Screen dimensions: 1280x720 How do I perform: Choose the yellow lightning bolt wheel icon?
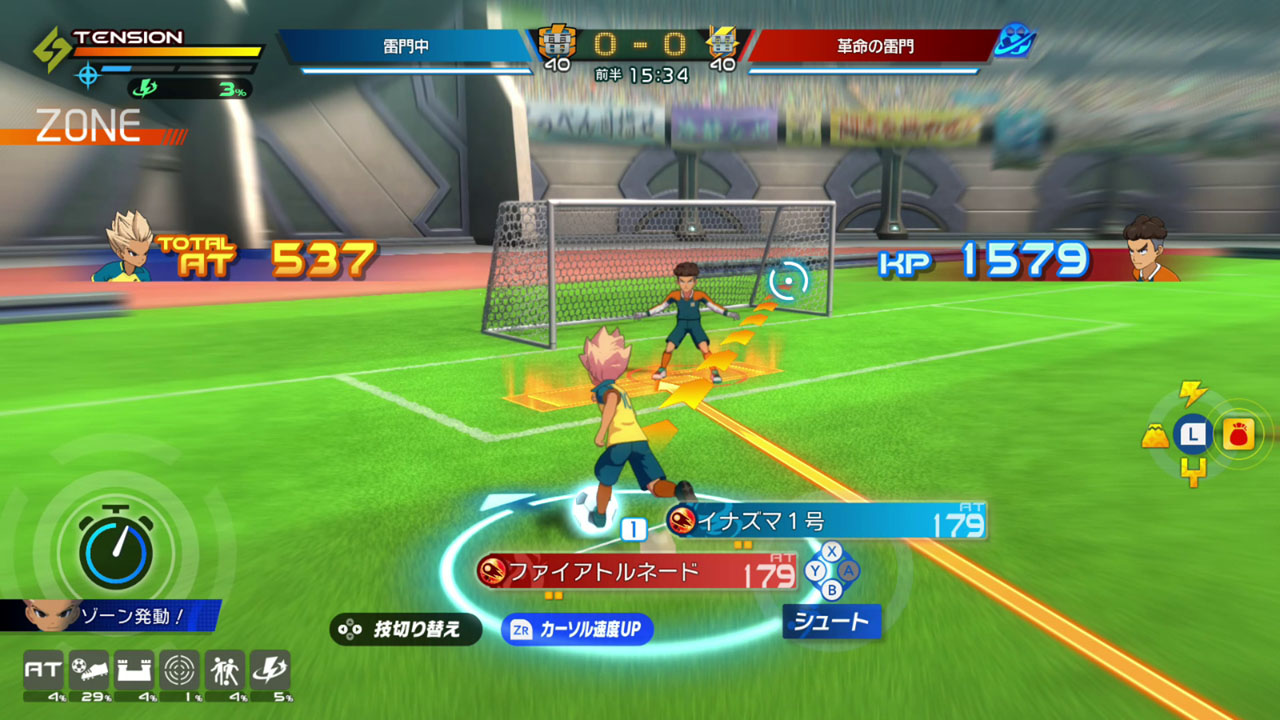1192,392
